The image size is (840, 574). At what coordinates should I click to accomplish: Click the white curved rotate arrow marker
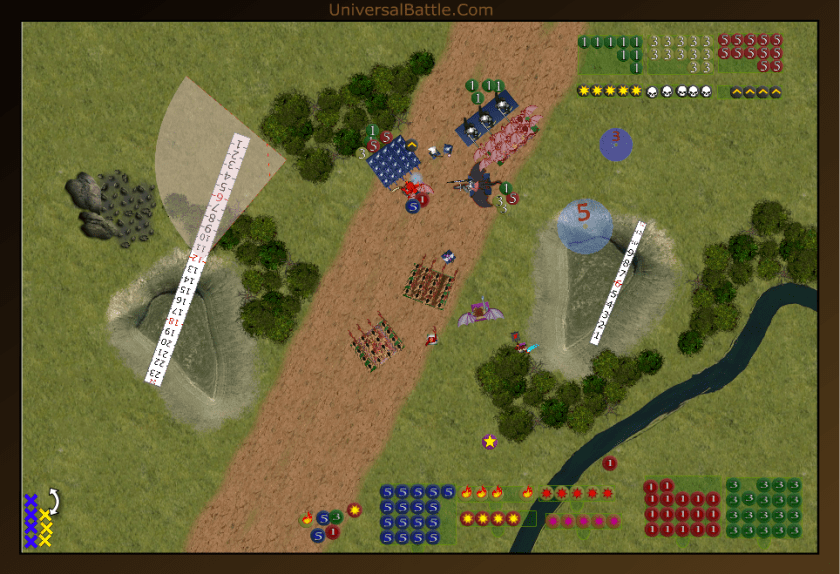click(54, 500)
